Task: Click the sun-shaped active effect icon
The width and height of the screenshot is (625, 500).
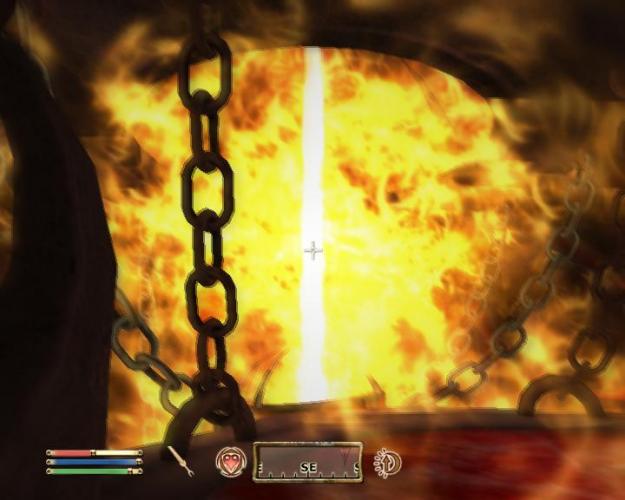Action: click(x=386, y=461)
